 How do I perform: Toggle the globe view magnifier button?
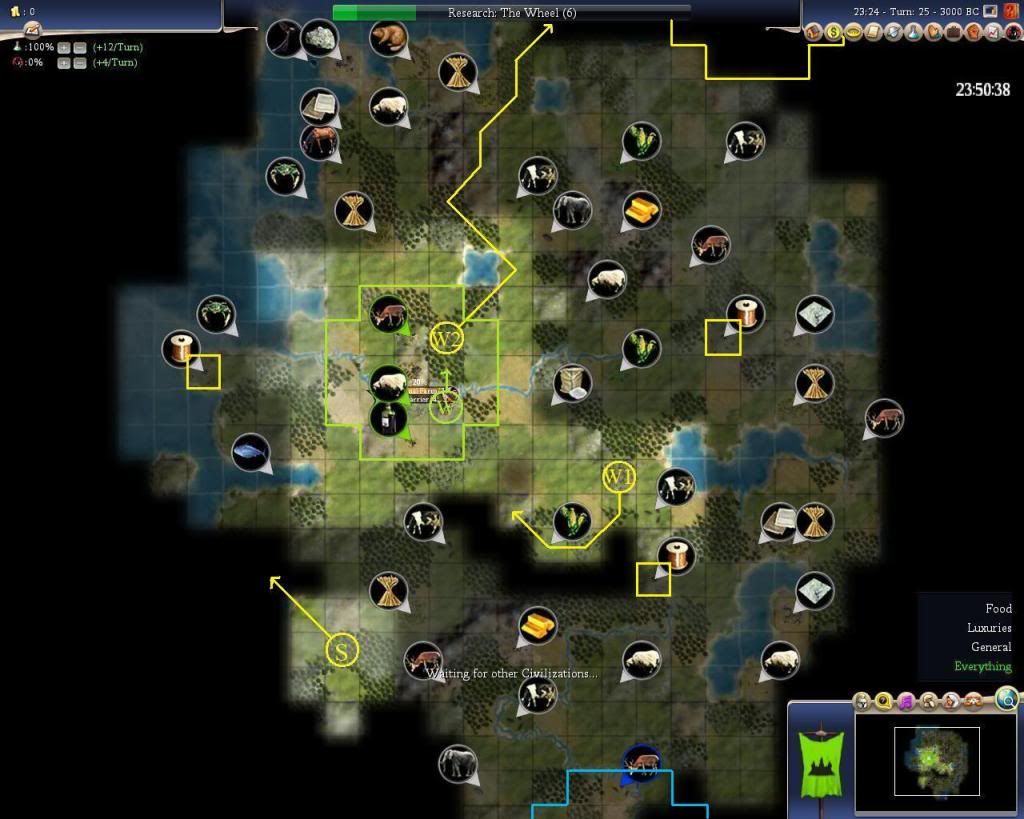(x=1006, y=699)
